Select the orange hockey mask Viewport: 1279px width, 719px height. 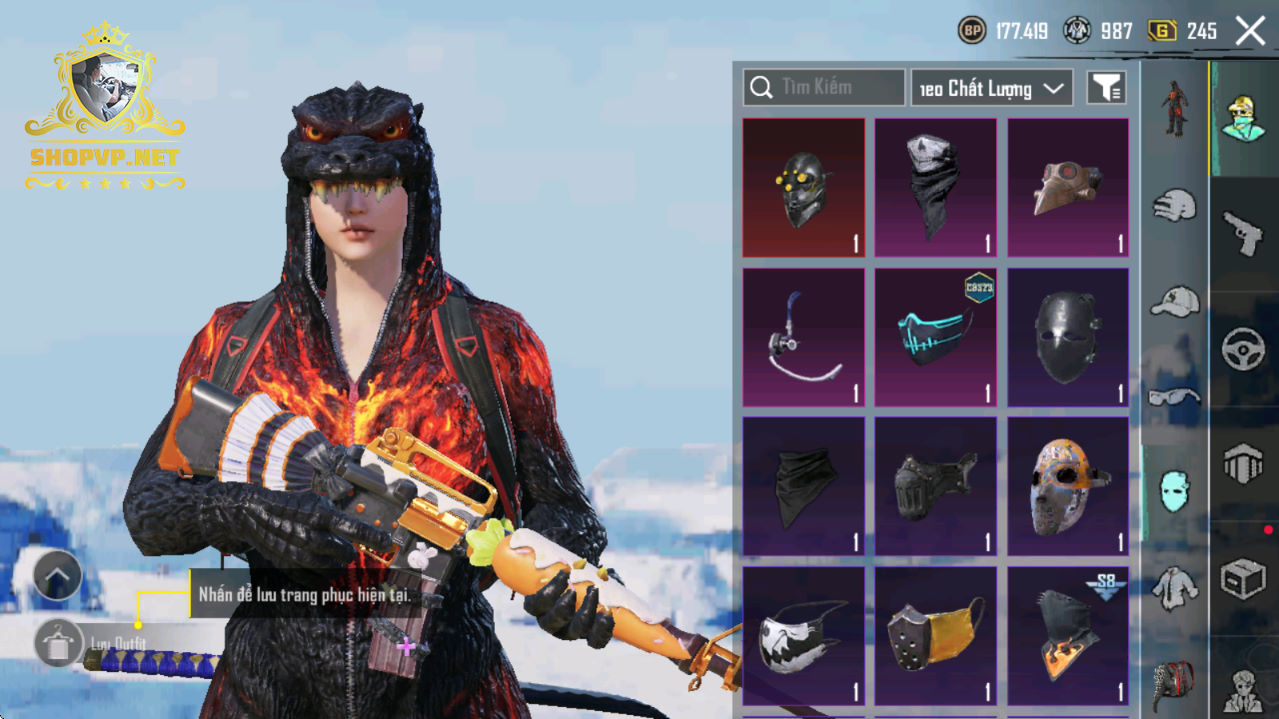1067,486
